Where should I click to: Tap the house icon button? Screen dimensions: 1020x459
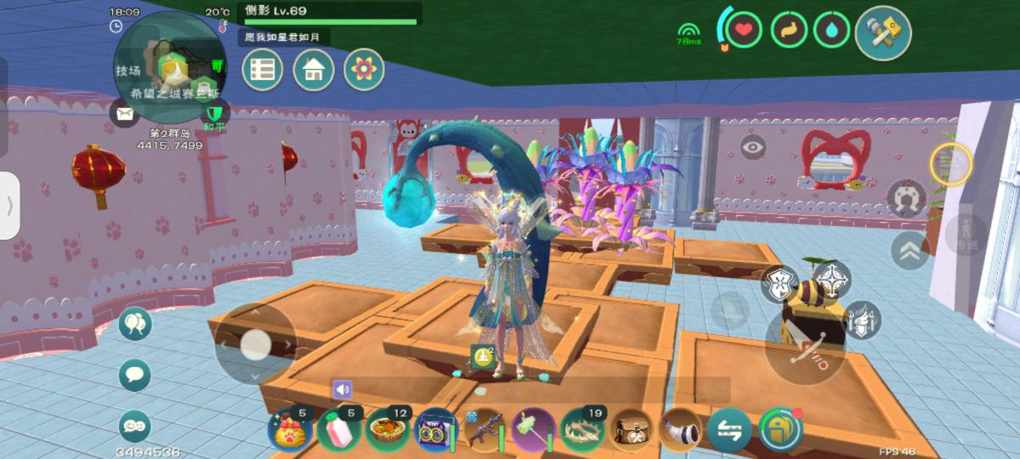[x=313, y=70]
